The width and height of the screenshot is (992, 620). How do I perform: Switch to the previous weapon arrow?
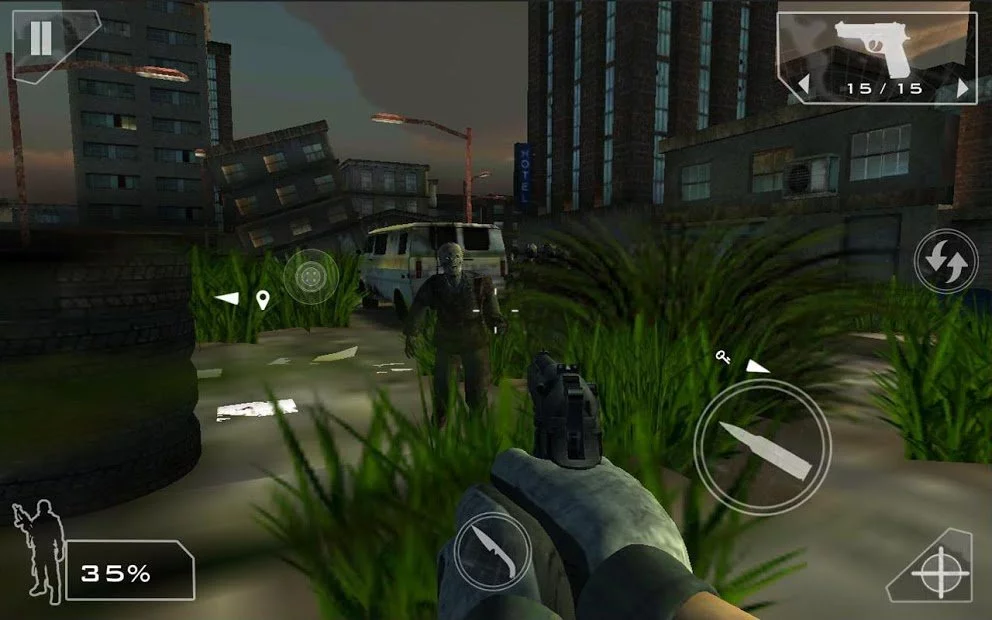tap(802, 88)
